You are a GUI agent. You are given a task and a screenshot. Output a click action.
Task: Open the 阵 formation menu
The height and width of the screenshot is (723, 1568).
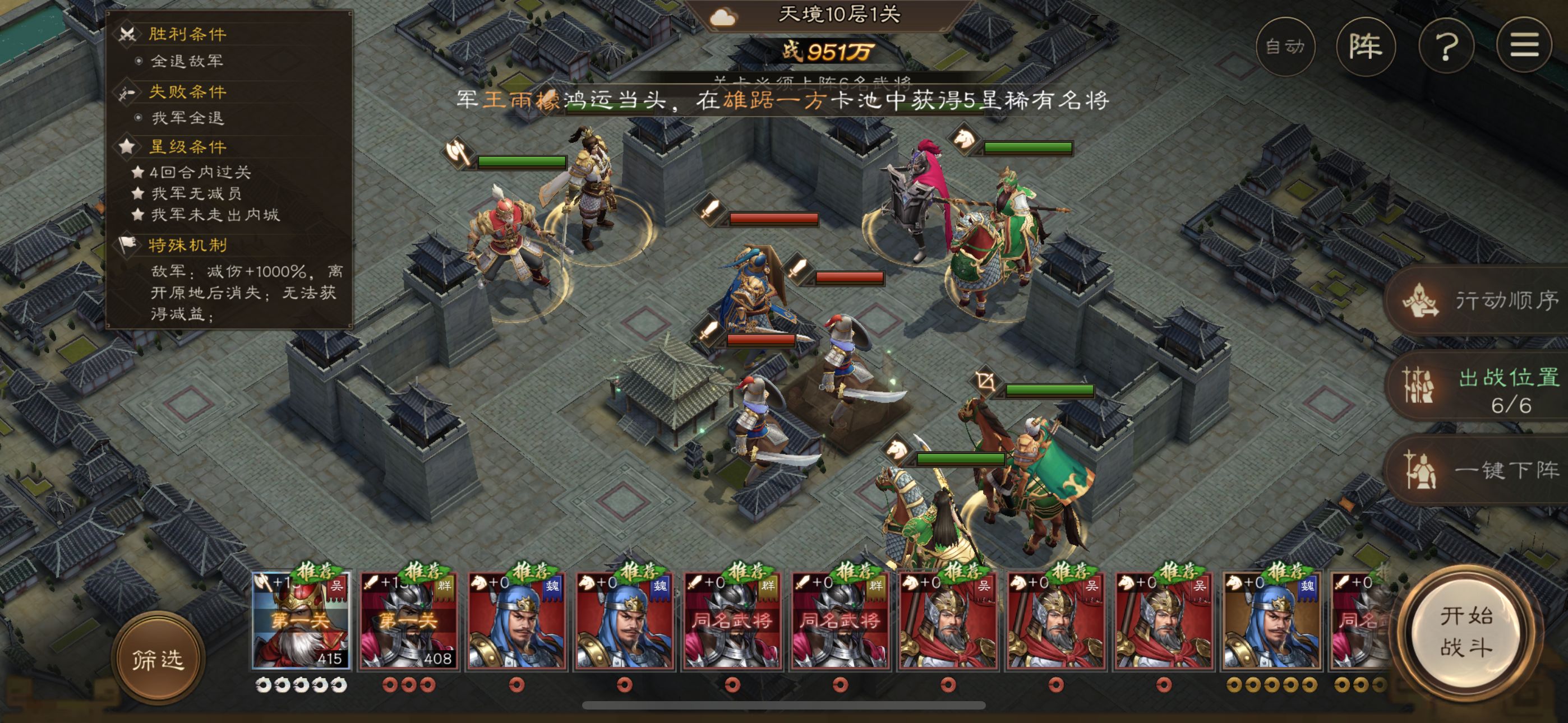point(1366,47)
